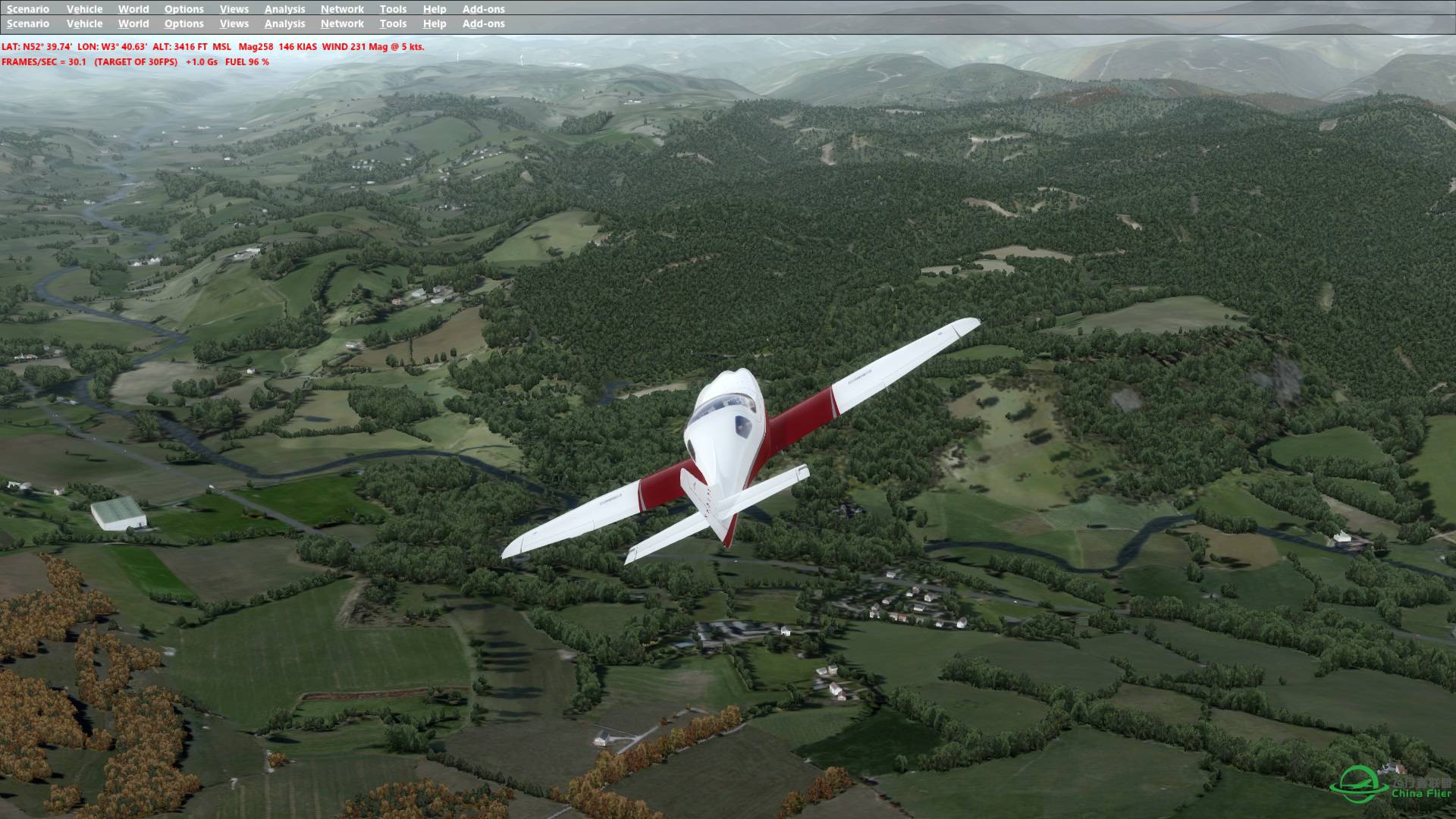The width and height of the screenshot is (1456, 819).
Task: Open the Network menu
Action: point(342,9)
